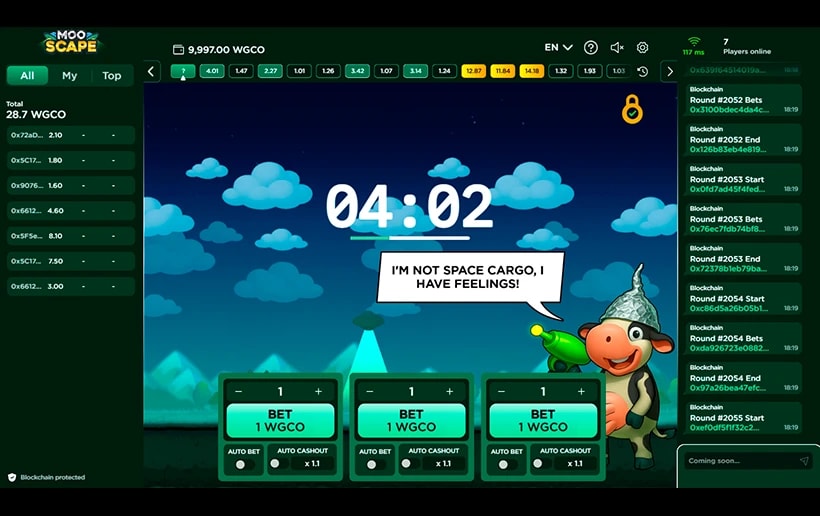Viewport: 820px width, 516px height.
Task: Switch to the All bets tab
Action: 27,76
